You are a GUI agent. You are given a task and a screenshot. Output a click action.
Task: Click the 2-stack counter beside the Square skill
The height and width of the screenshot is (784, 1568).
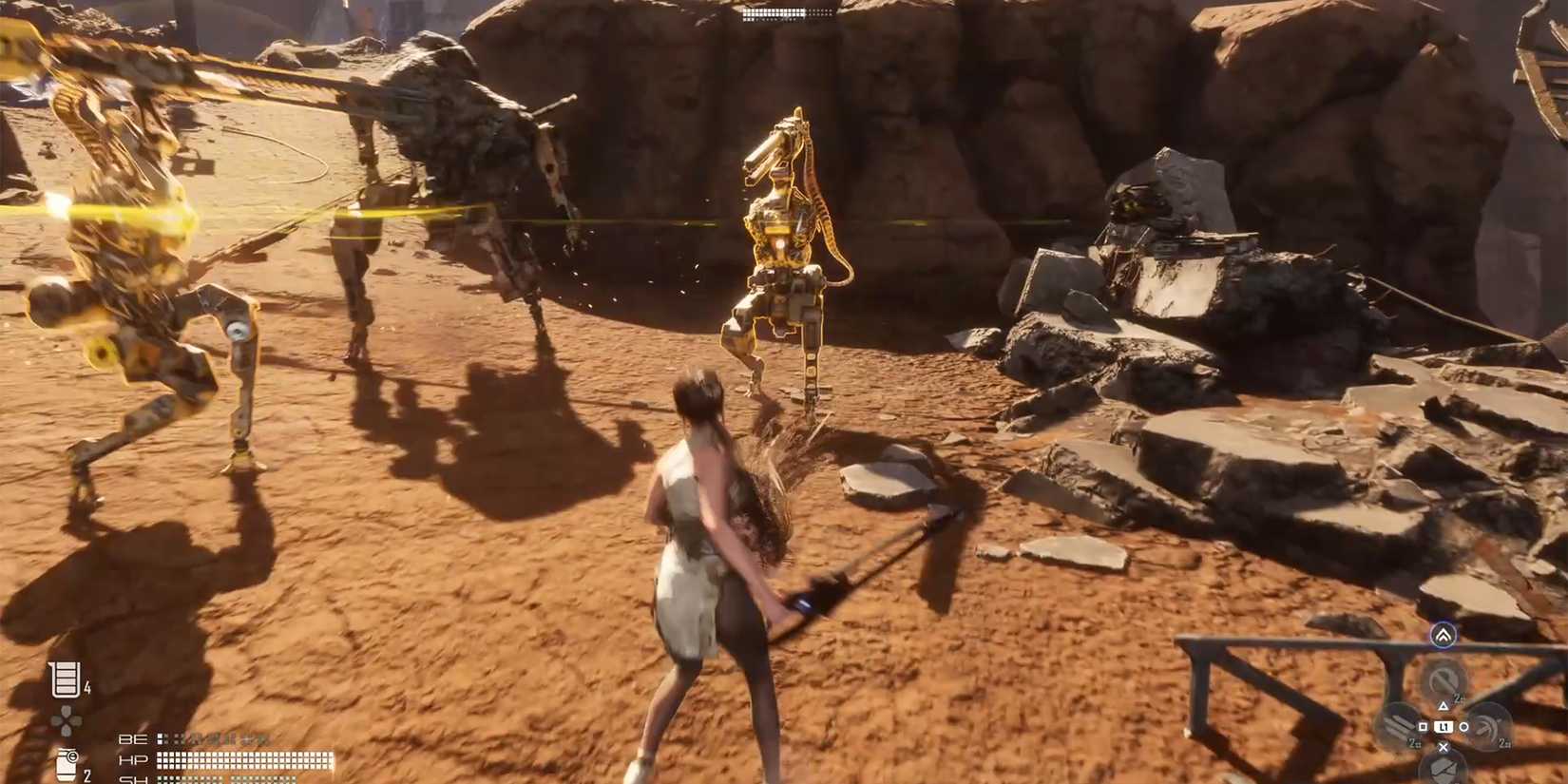coord(1414,744)
